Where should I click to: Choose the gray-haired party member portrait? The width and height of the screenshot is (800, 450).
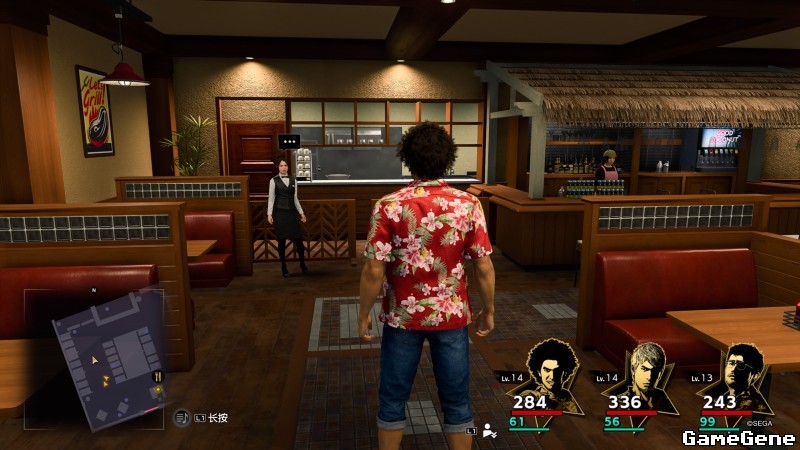(x=643, y=368)
